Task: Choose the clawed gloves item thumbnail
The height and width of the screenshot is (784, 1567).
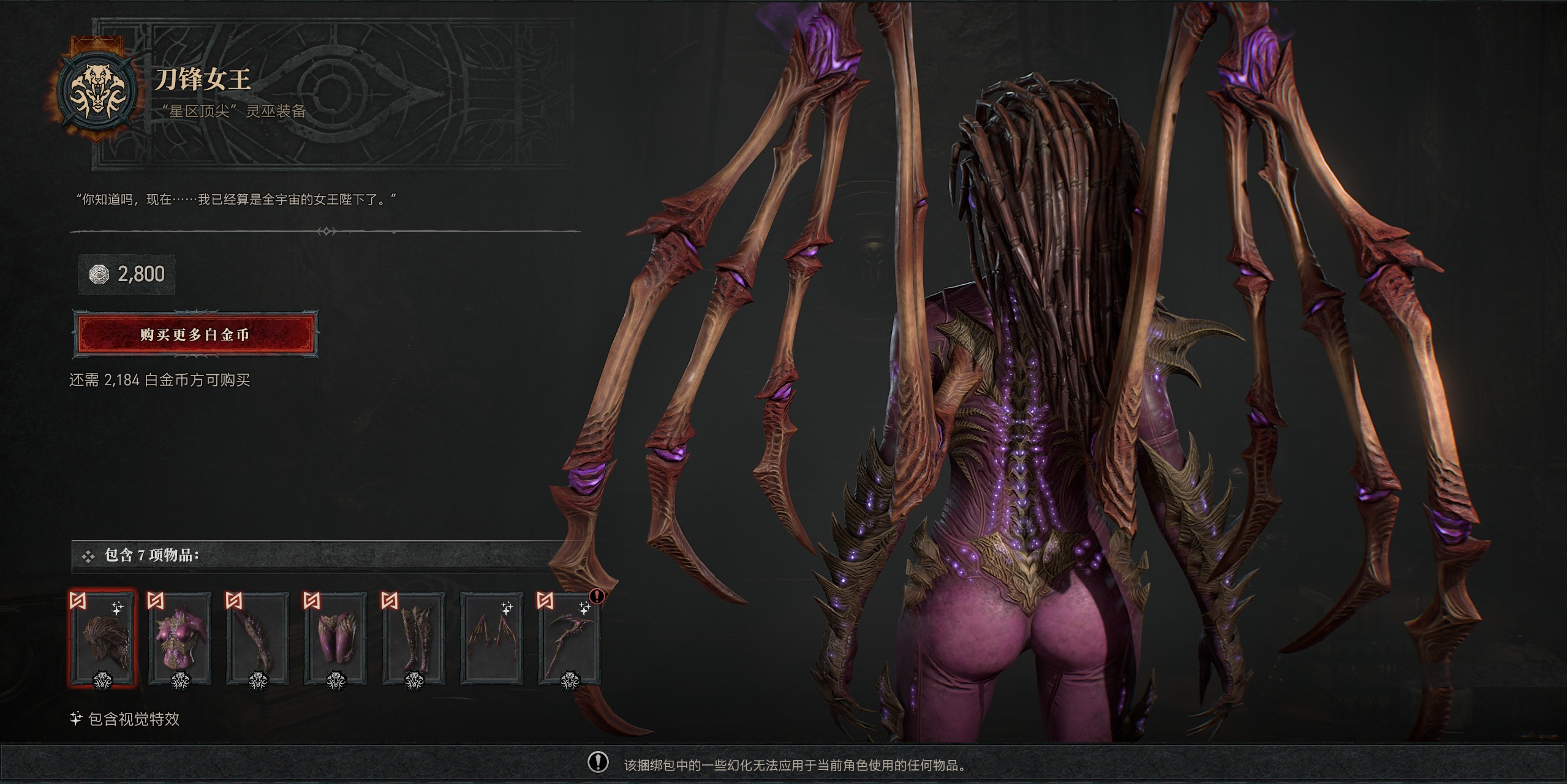Action: click(257, 638)
